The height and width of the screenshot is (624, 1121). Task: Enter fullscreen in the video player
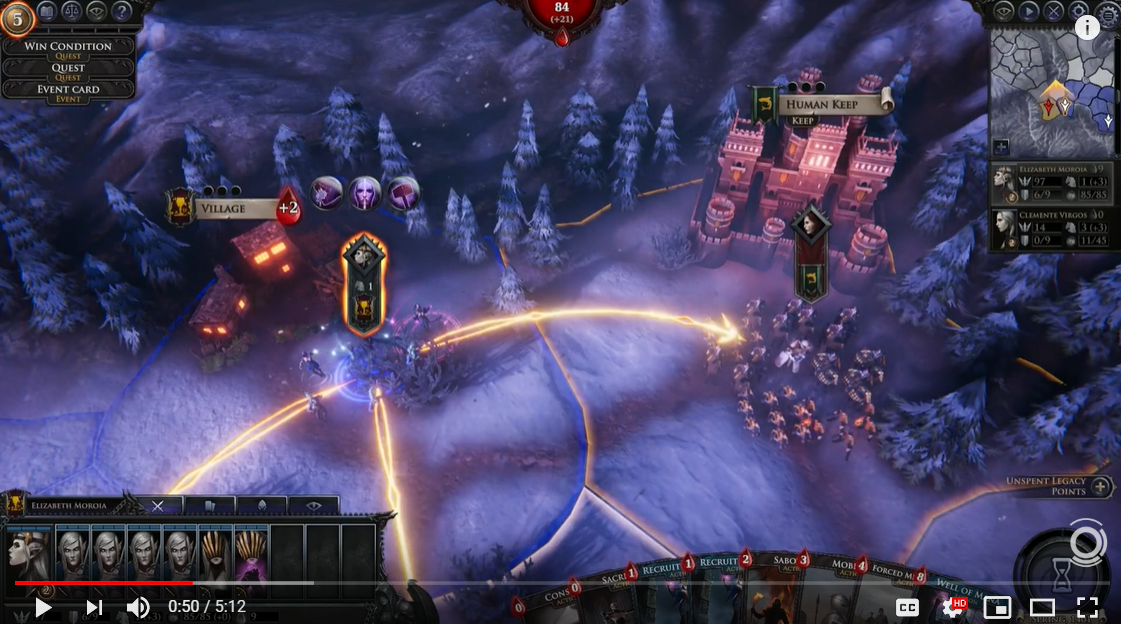tap(1087, 607)
